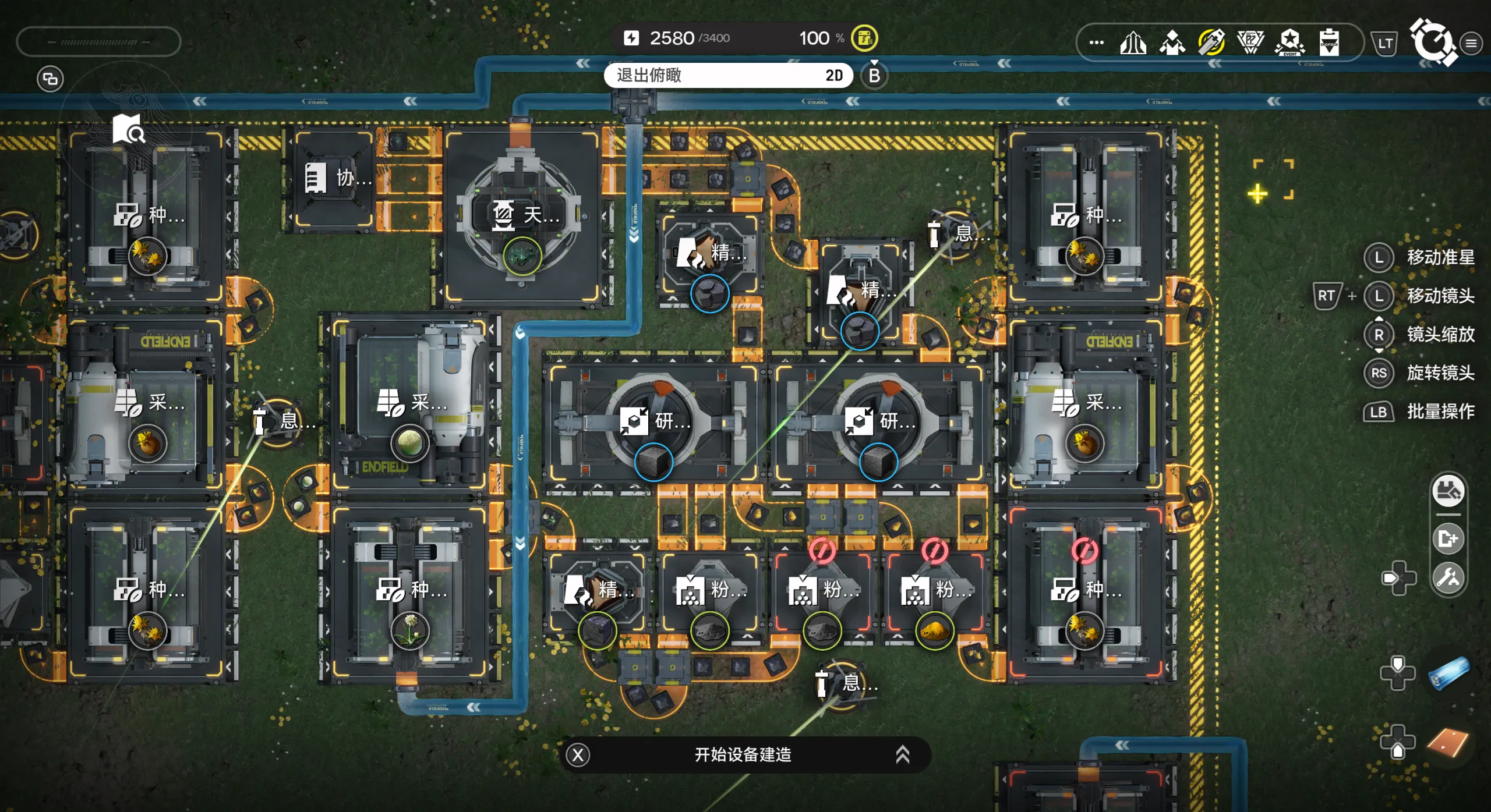Open the EVENT star badge icon
1491x812 pixels.
coord(1290,42)
